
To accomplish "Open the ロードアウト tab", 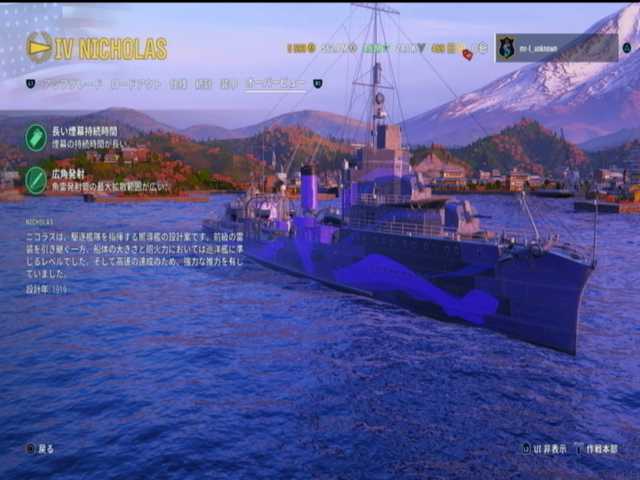I will 134,84.
